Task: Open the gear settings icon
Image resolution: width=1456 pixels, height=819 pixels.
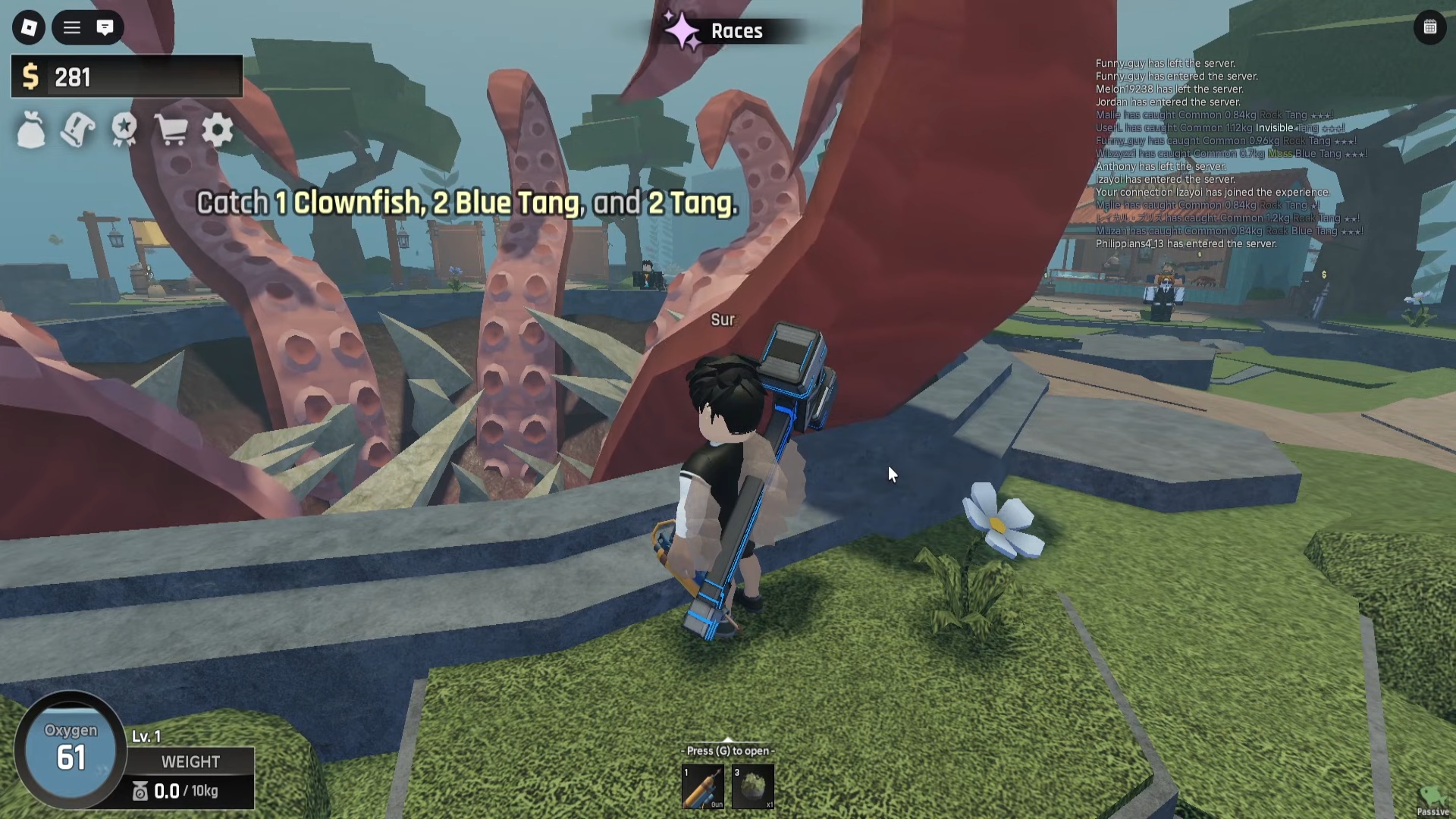Action: click(218, 130)
